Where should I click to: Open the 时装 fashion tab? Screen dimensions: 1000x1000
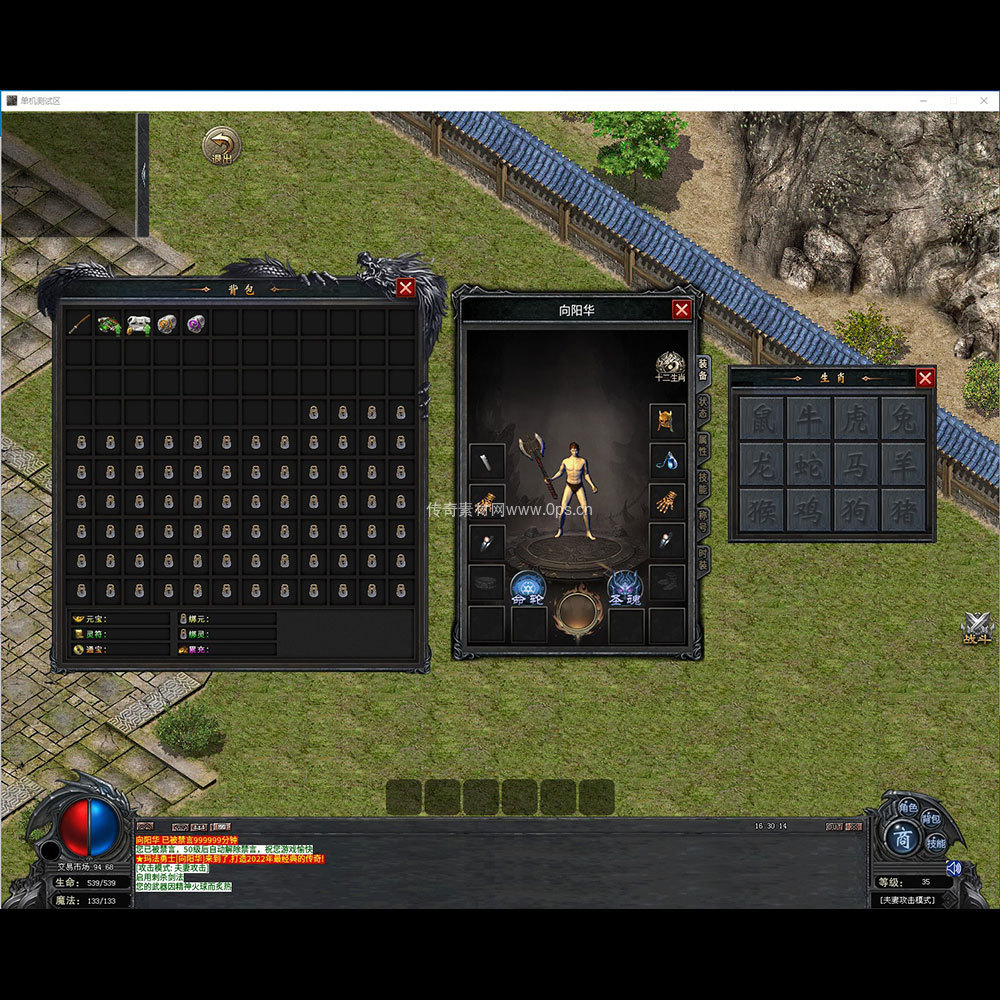(x=703, y=558)
